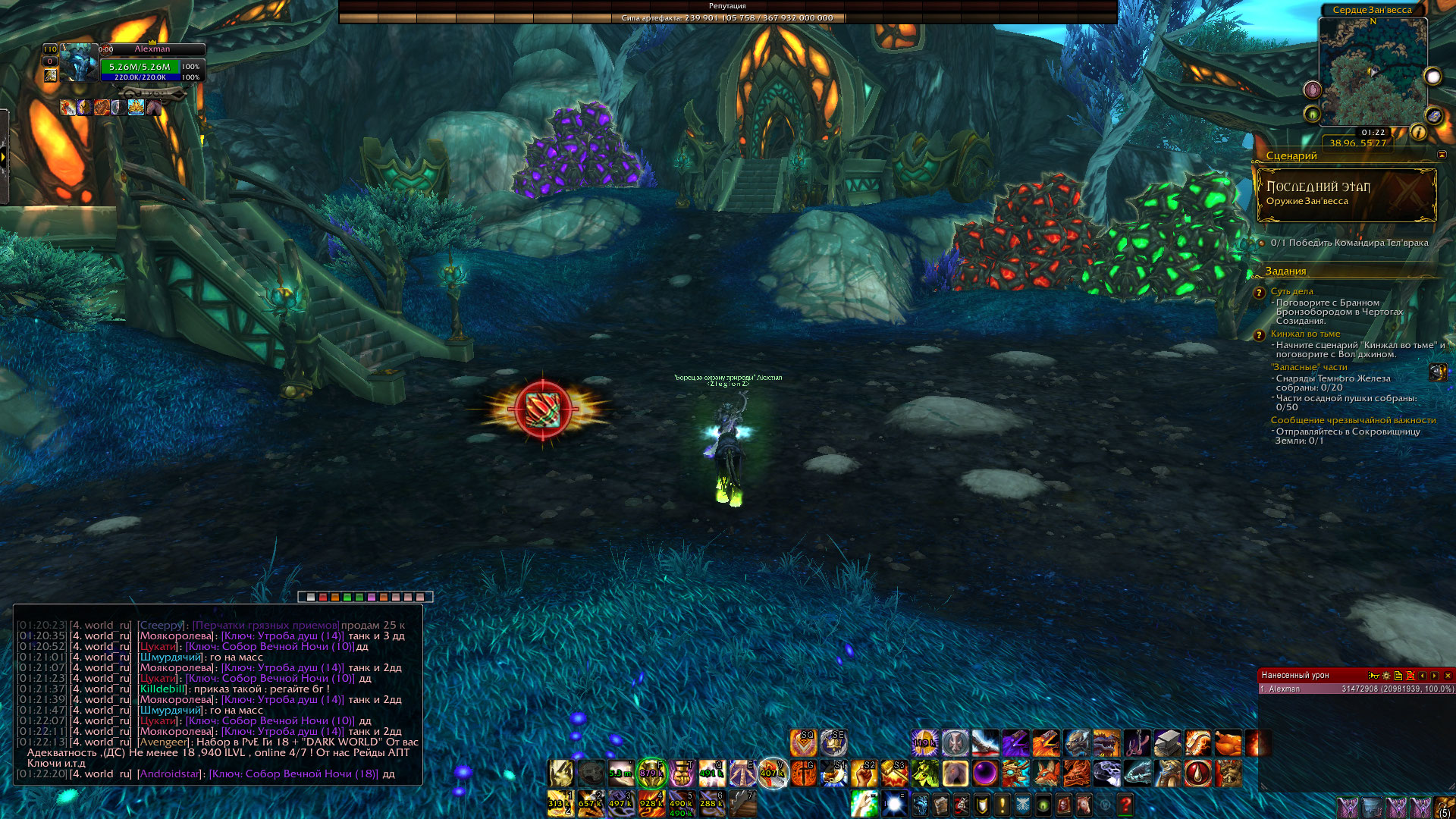This screenshot has width=1456, height=819.
Task: Open the blue book minimap button
Action: pyautogui.click(x=1433, y=116)
